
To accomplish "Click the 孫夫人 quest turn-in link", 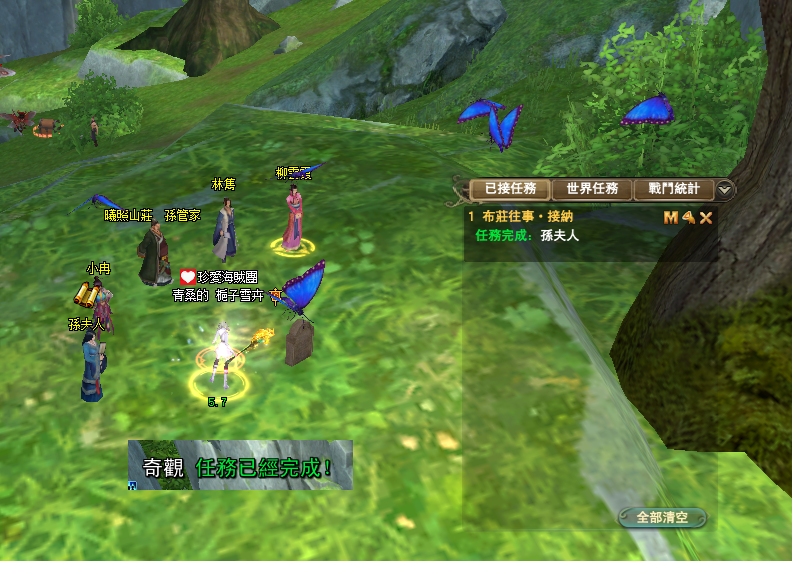I will click(559, 235).
